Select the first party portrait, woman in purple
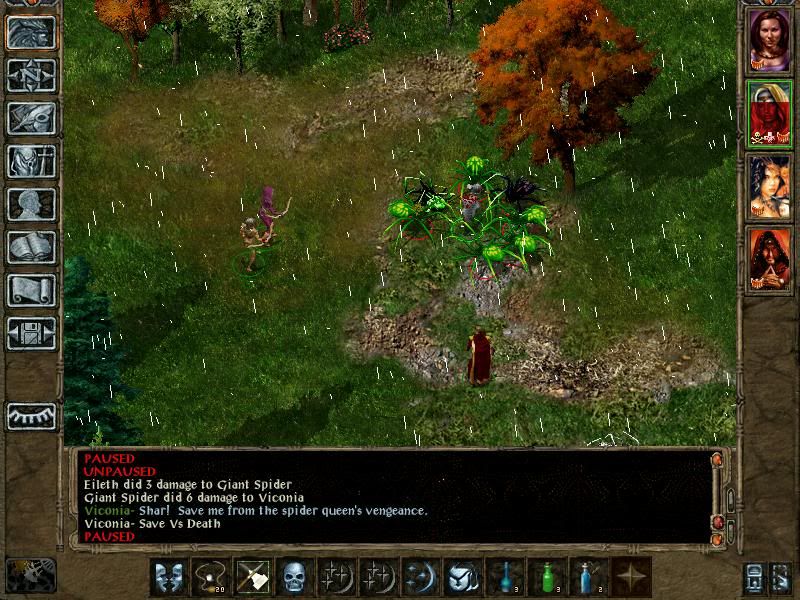800x600 pixels. [x=769, y=41]
